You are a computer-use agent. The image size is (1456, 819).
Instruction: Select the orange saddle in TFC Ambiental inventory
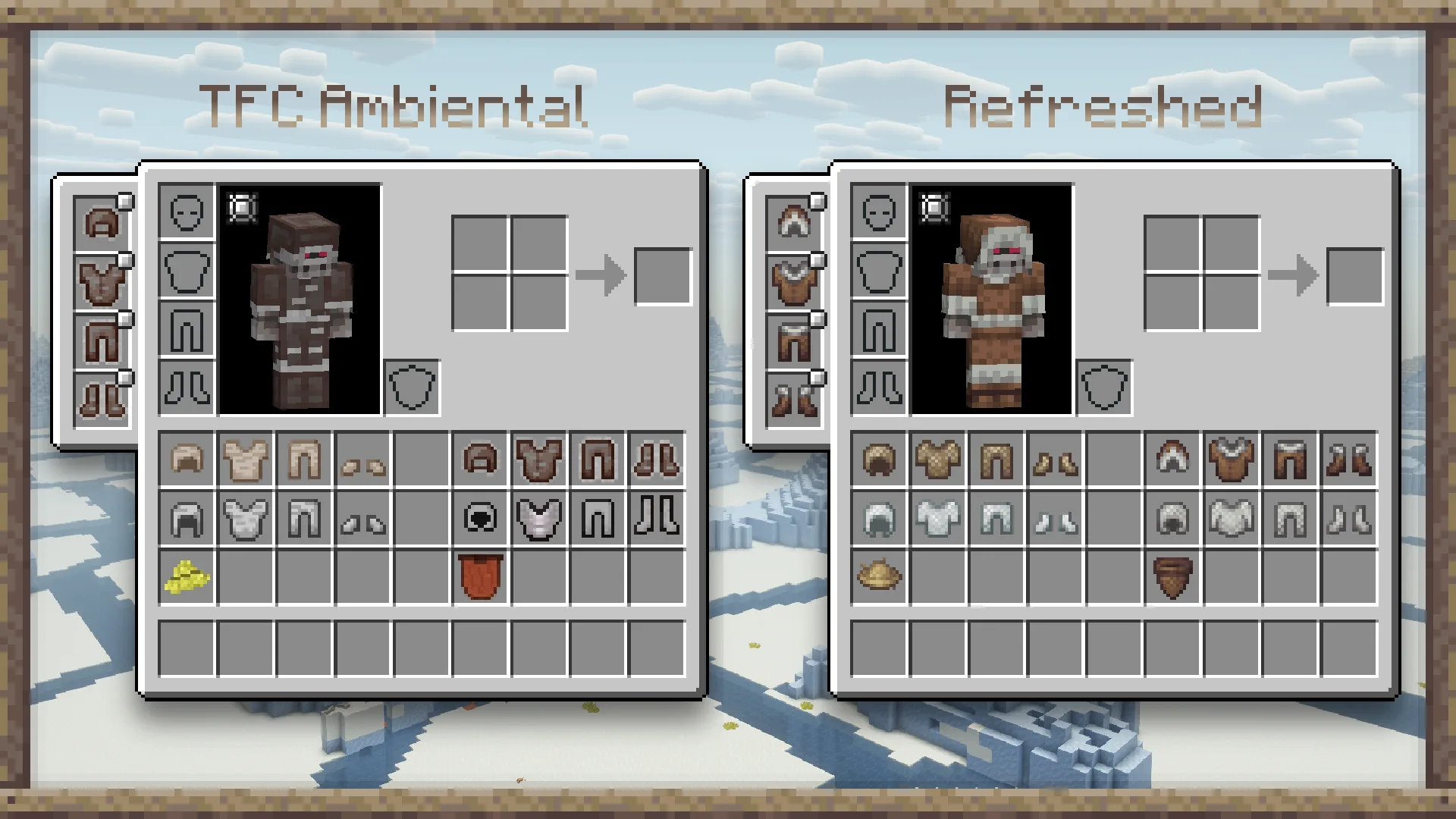click(x=479, y=578)
